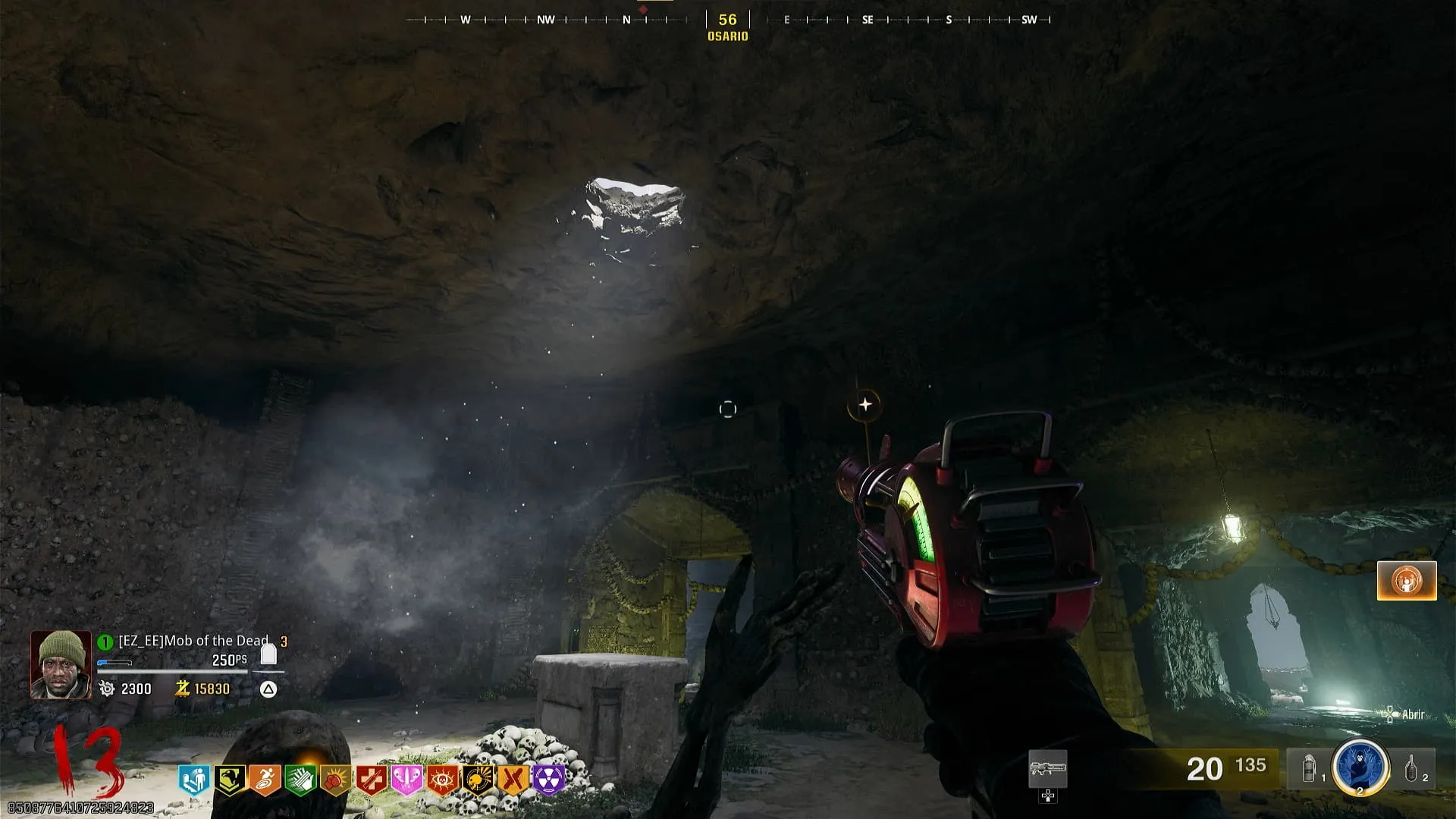Click the boxing glove melee perk
Image resolution: width=1456 pixels, height=819 pixels.
point(334,779)
